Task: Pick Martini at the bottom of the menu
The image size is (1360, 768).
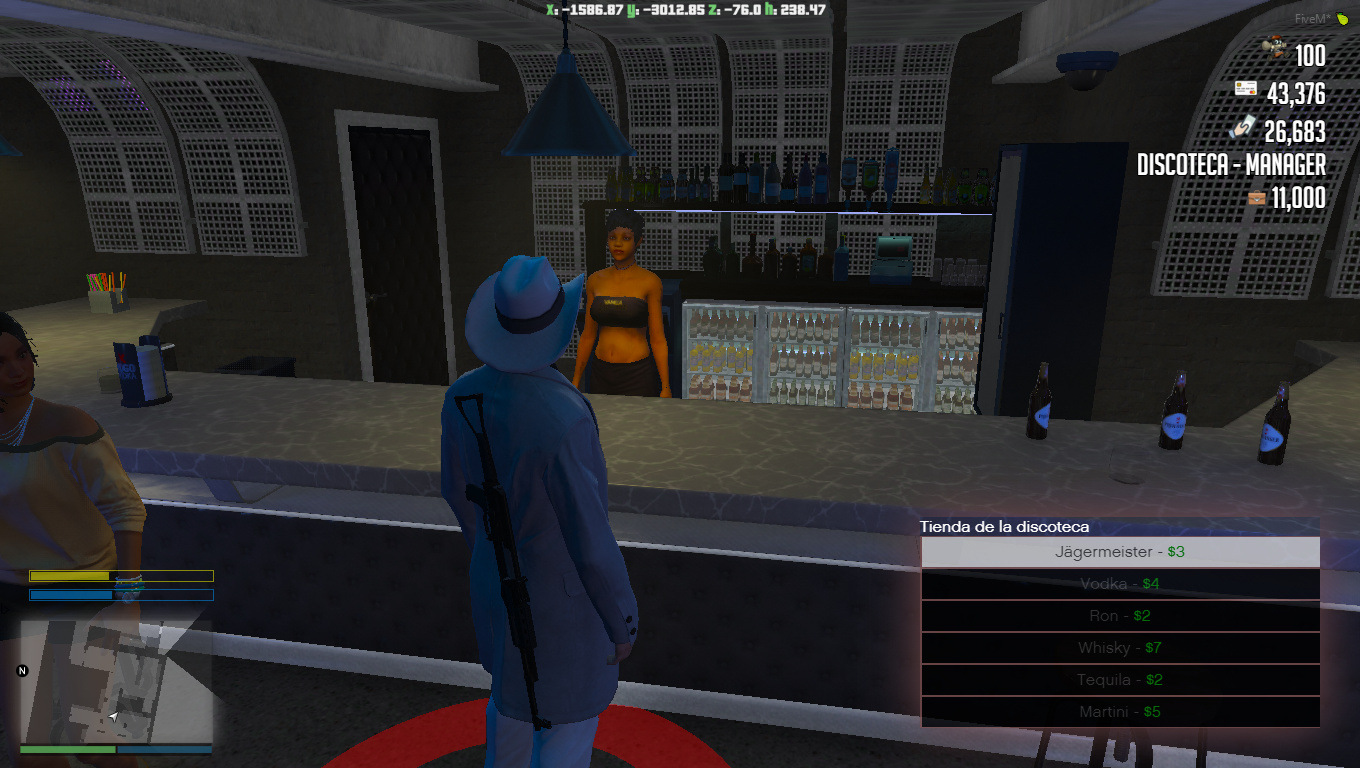Action: 1120,711
